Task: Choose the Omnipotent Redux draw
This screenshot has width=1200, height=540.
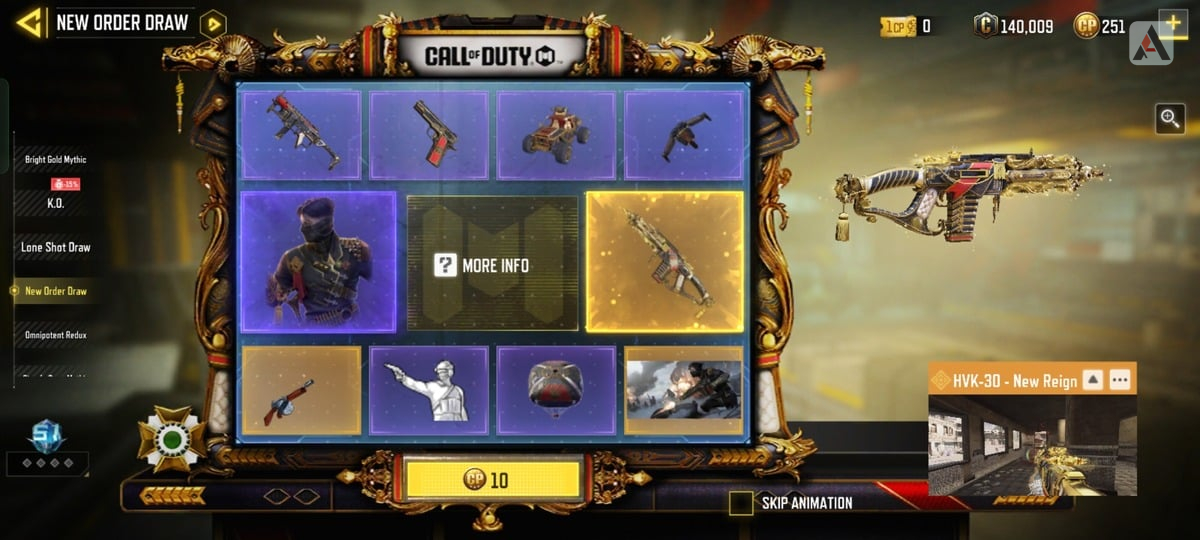Action: pos(56,335)
